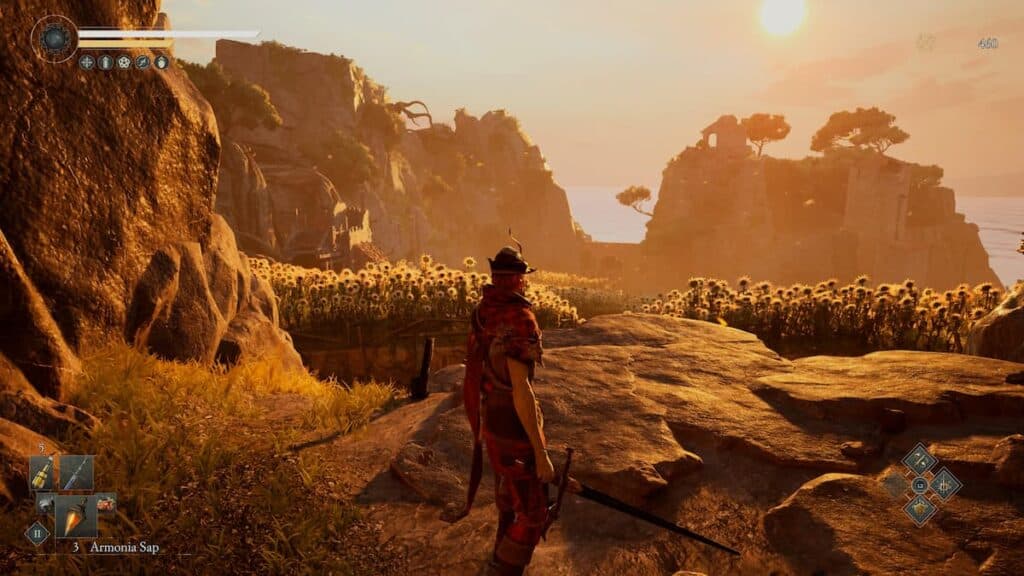Viewport: 1024px width, 576px height.
Task: Choose the small pink item beside Armonia Sap
Action: 106,505
